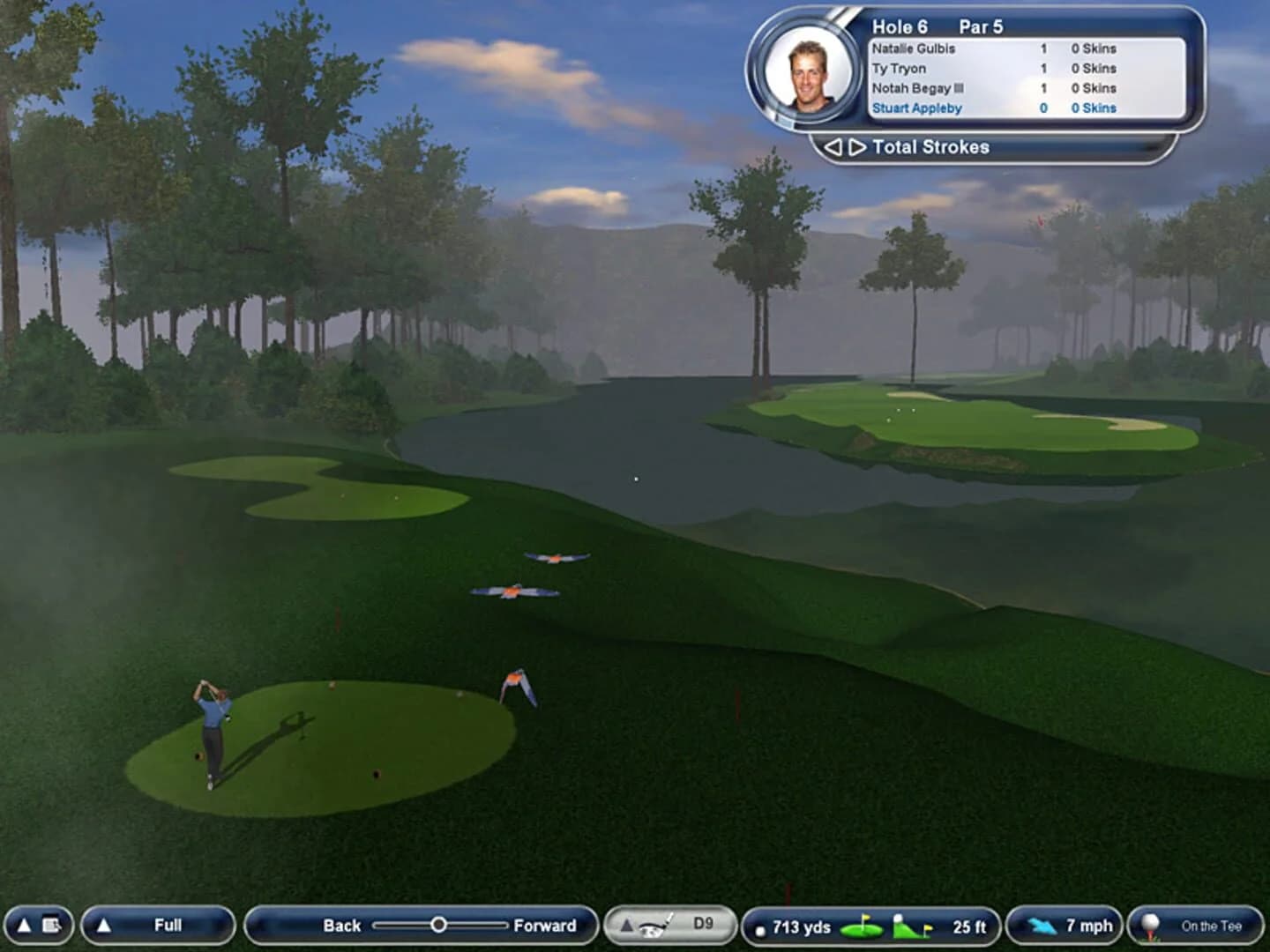The width and height of the screenshot is (1270, 952).
Task: Click Back on the camera control bar
Action: 340,926
